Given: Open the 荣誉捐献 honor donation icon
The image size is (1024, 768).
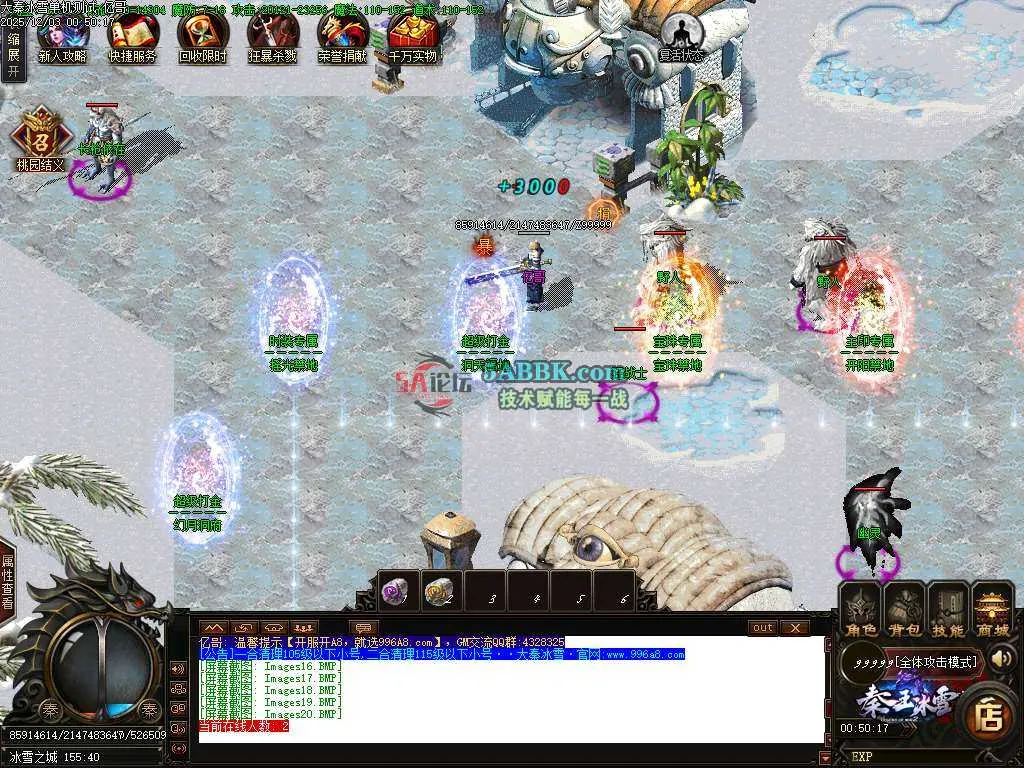Looking at the screenshot, I should [x=342, y=36].
